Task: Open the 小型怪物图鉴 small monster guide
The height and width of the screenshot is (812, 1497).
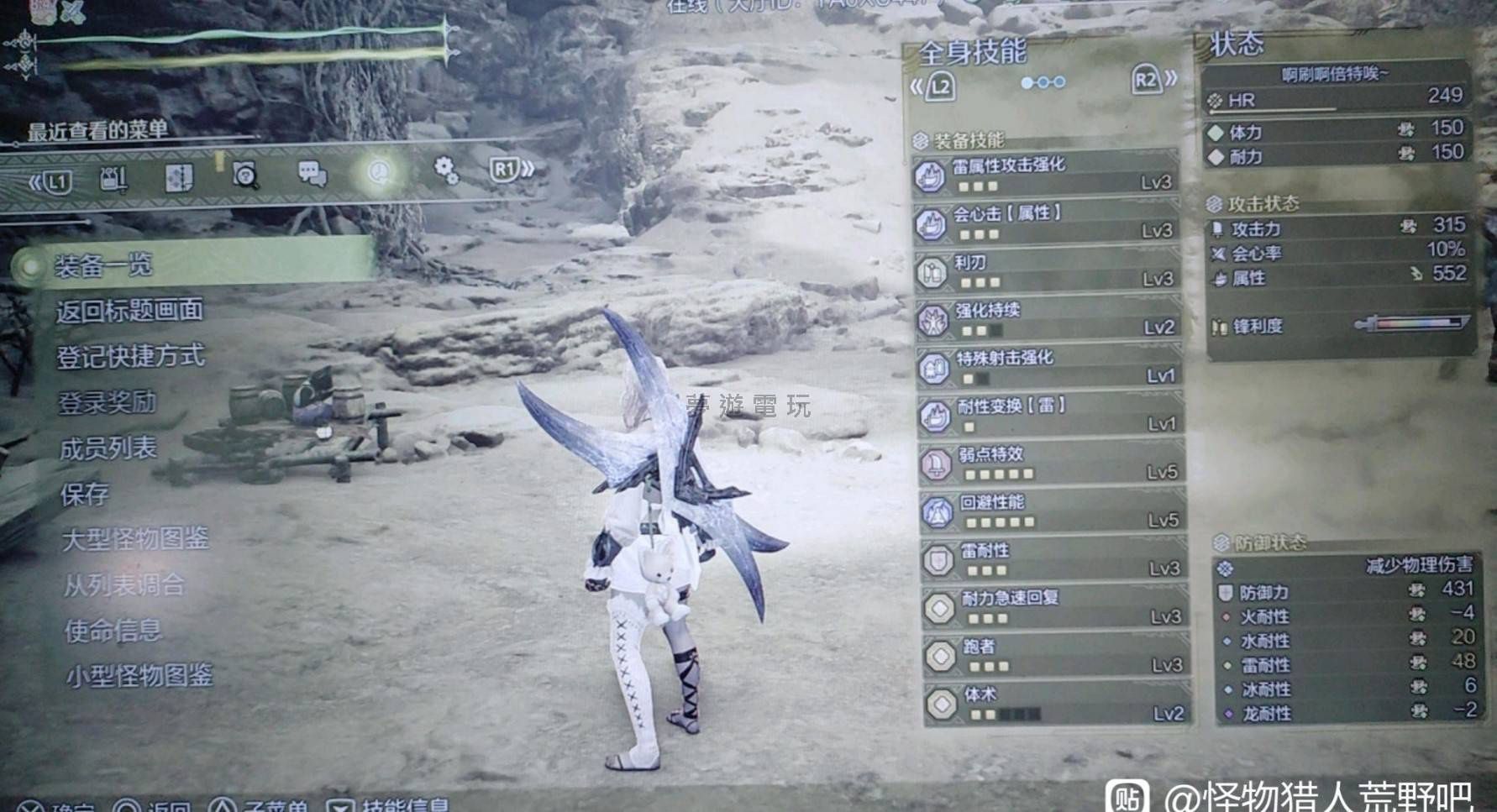Action: (x=139, y=675)
